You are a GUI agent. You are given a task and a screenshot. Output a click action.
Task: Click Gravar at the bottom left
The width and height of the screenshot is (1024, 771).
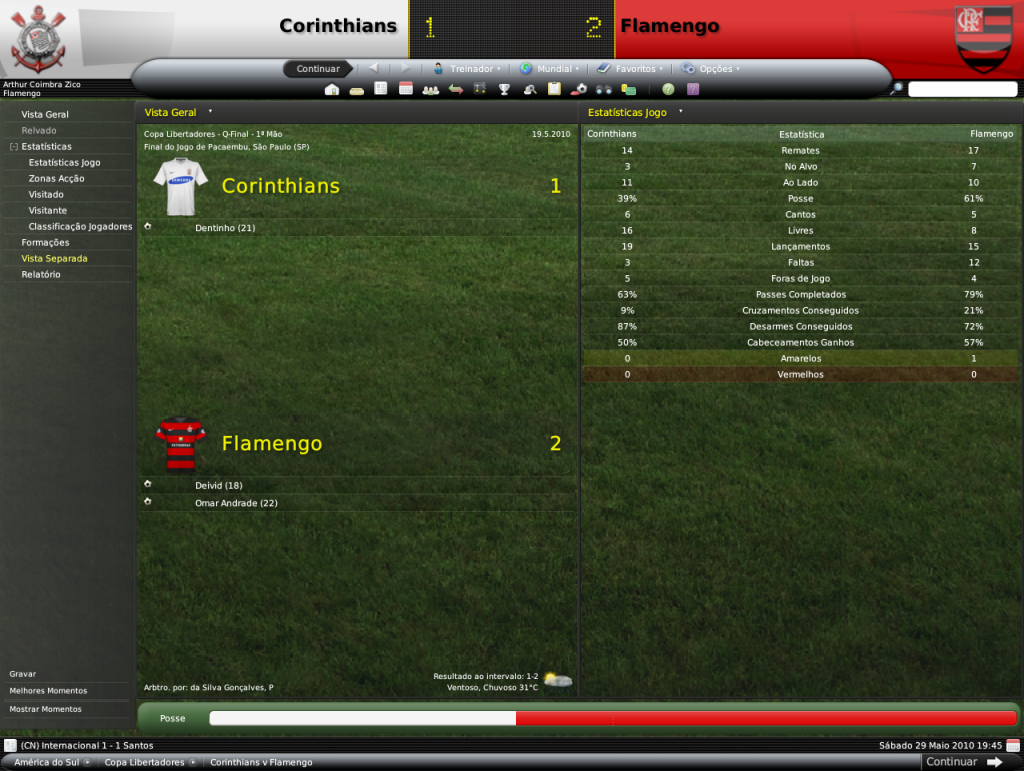23,674
